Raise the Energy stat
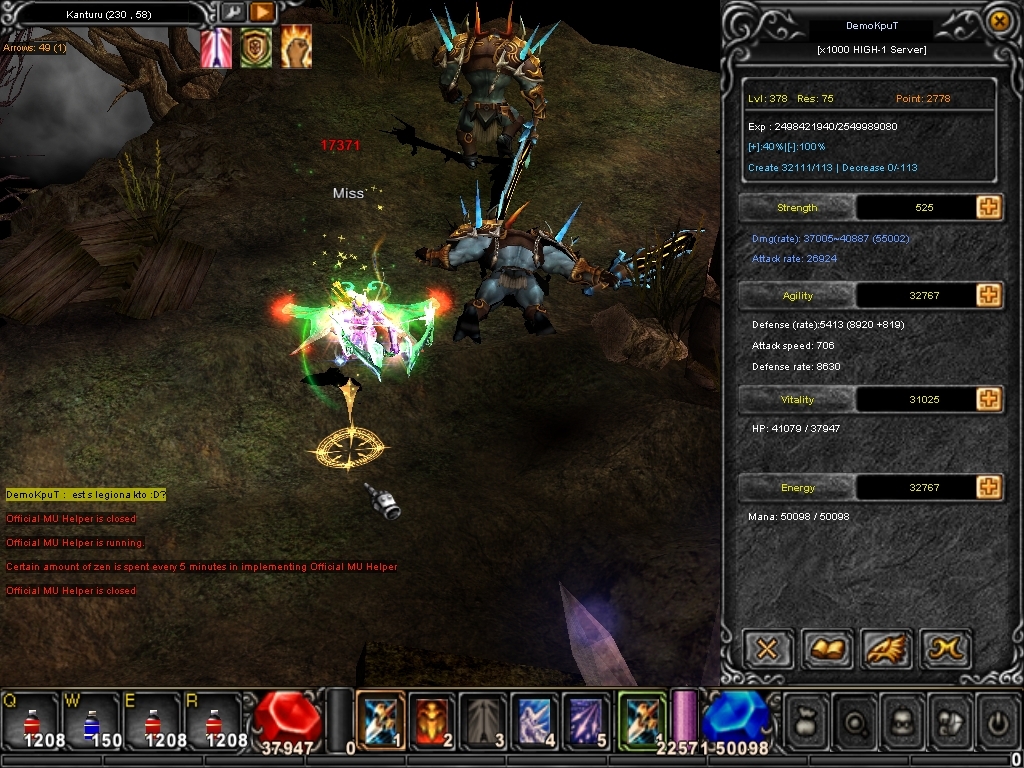 [989, 487]
